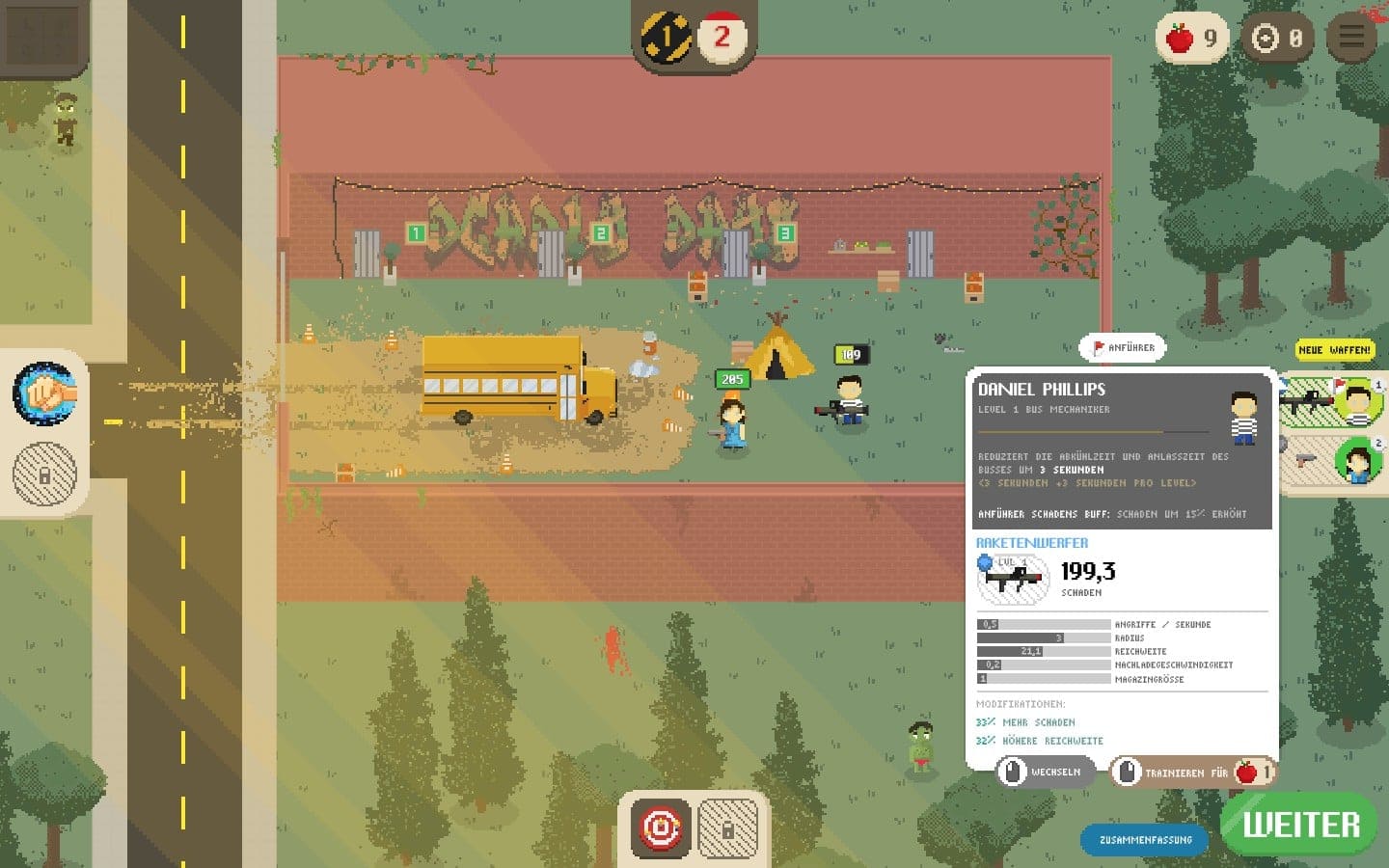Train the survivor via Trainieren für
1389x868 pixels.
[1194, 773]
